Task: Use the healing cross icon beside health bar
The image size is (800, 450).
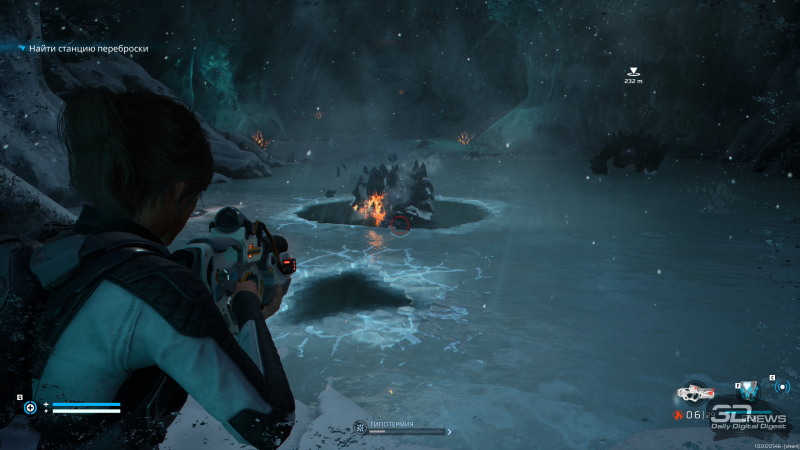Action: [31, 407]
